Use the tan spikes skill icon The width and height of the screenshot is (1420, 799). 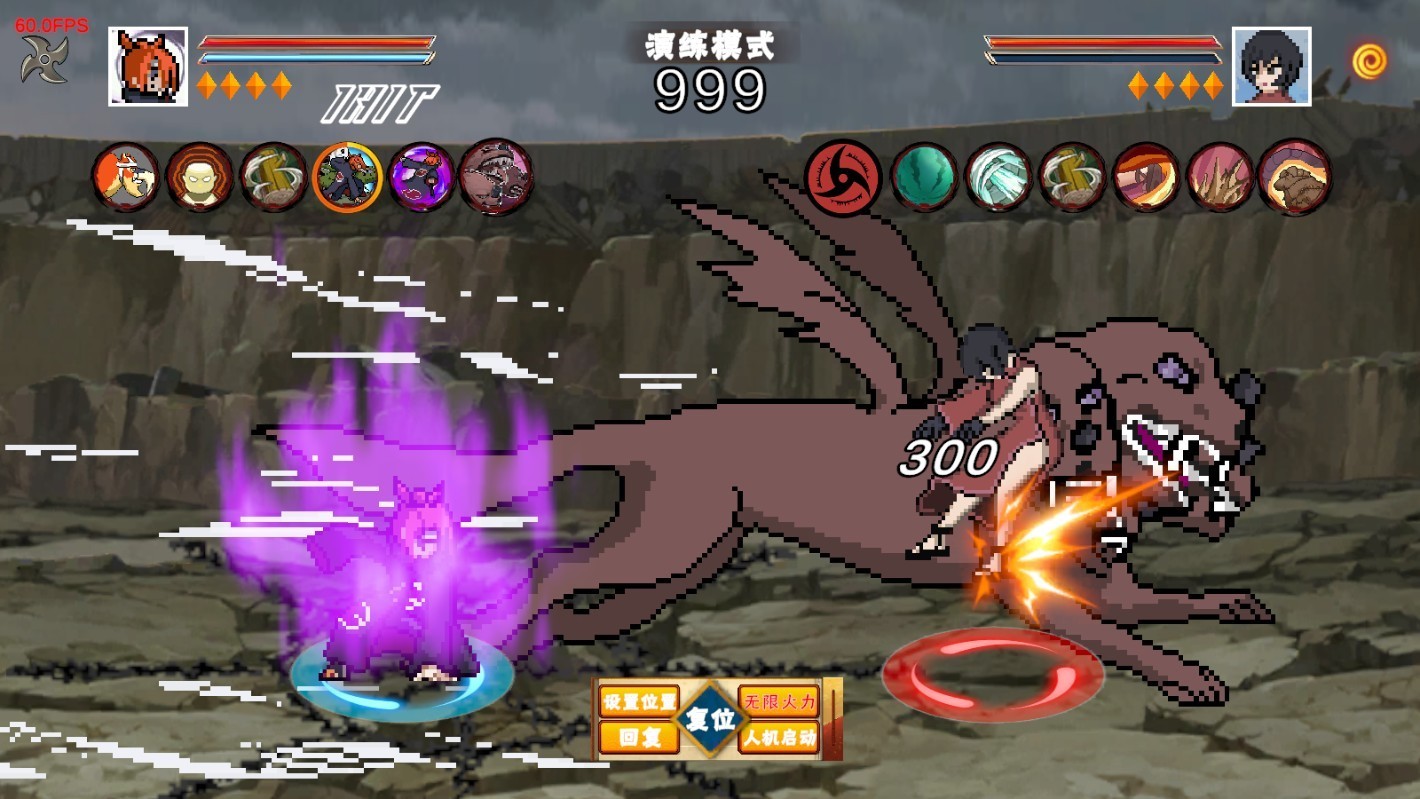(x=1220, y=177)
